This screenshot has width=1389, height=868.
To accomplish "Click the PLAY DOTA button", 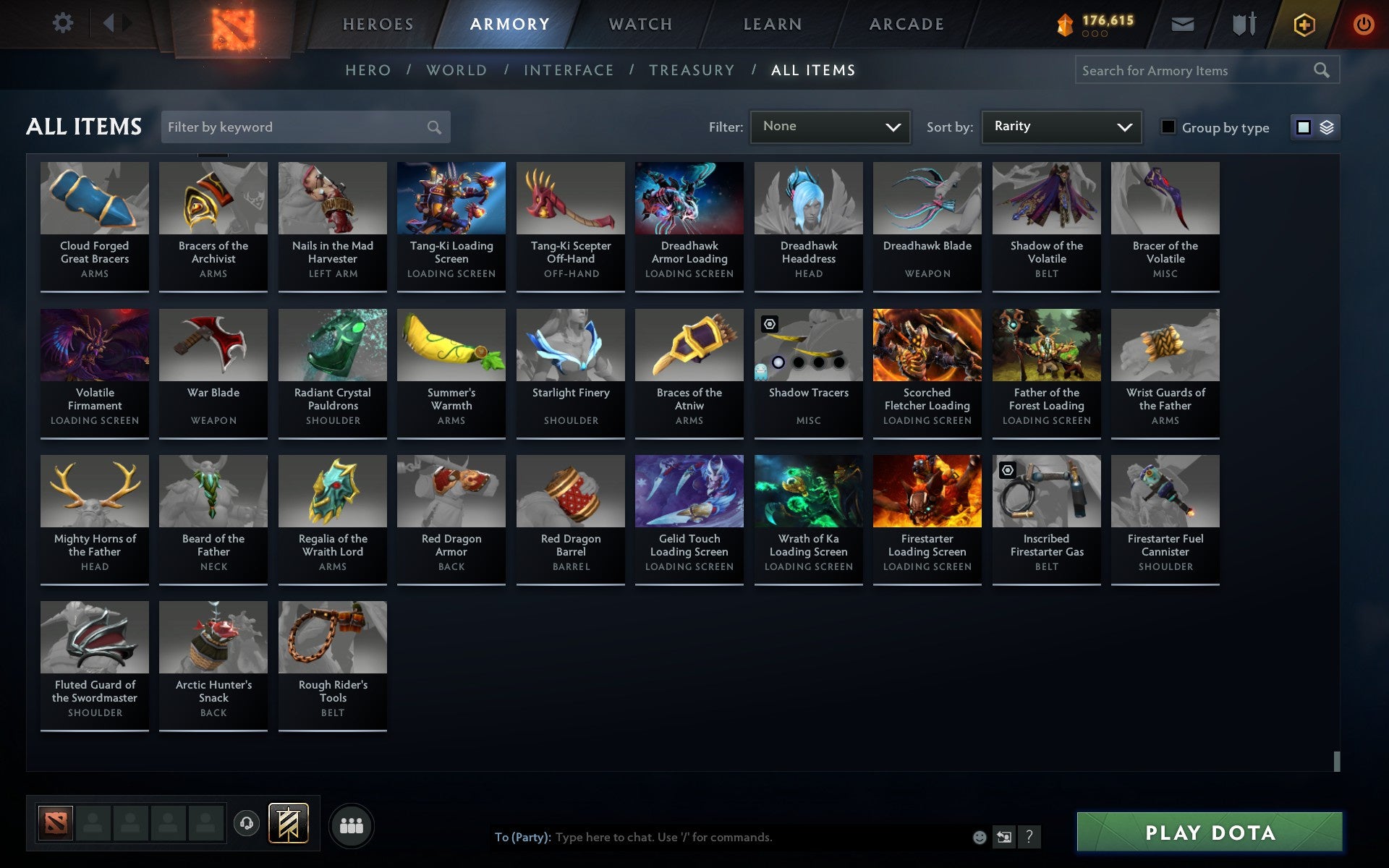I will pyautogui.click(x=1211, y=833).
